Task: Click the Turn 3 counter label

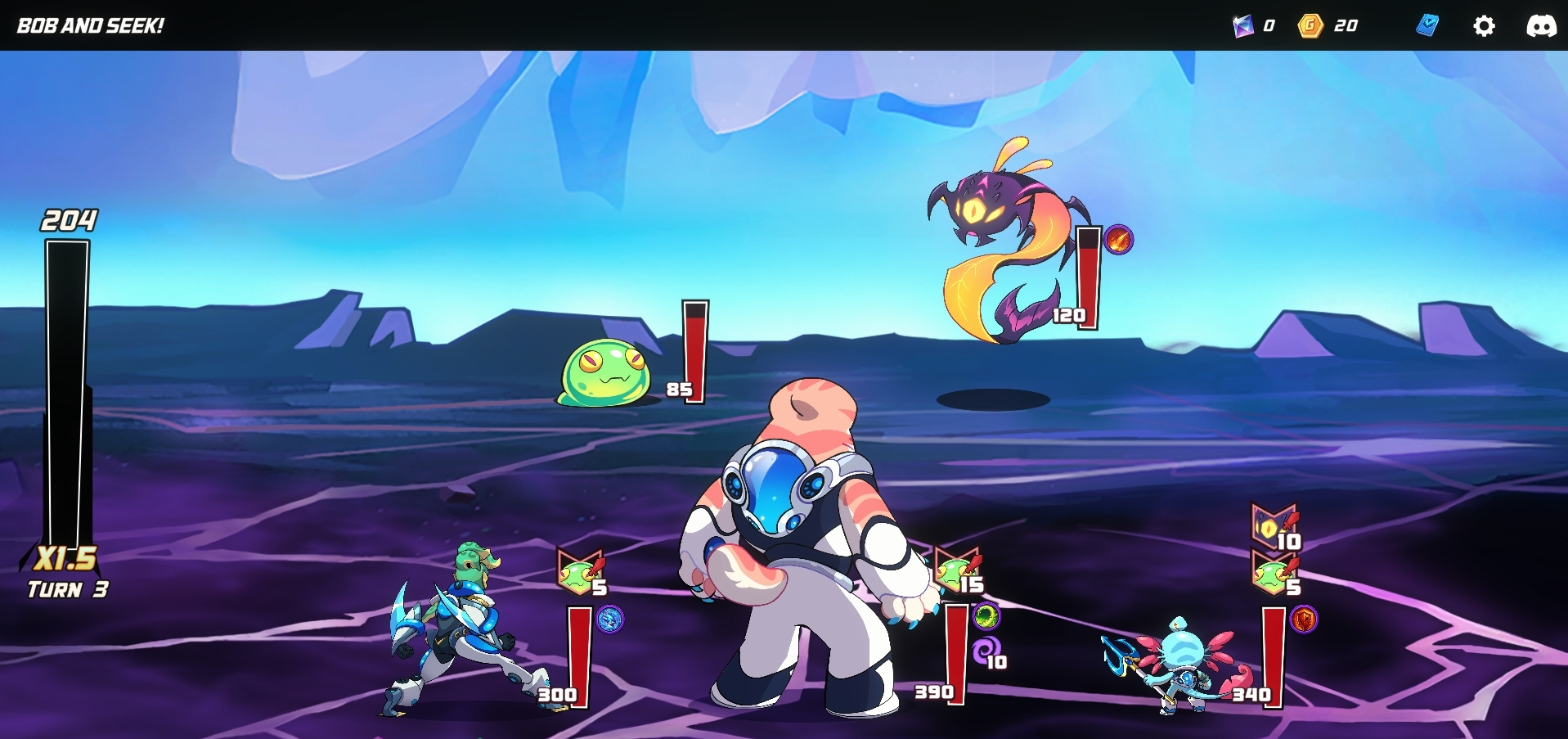Action: (66, 588)
